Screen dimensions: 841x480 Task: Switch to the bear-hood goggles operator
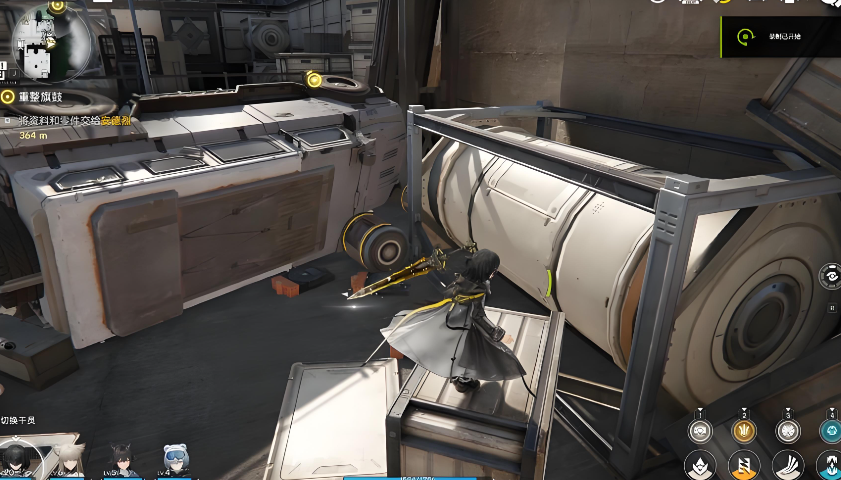pyautogui.click(x=175, y=460)
